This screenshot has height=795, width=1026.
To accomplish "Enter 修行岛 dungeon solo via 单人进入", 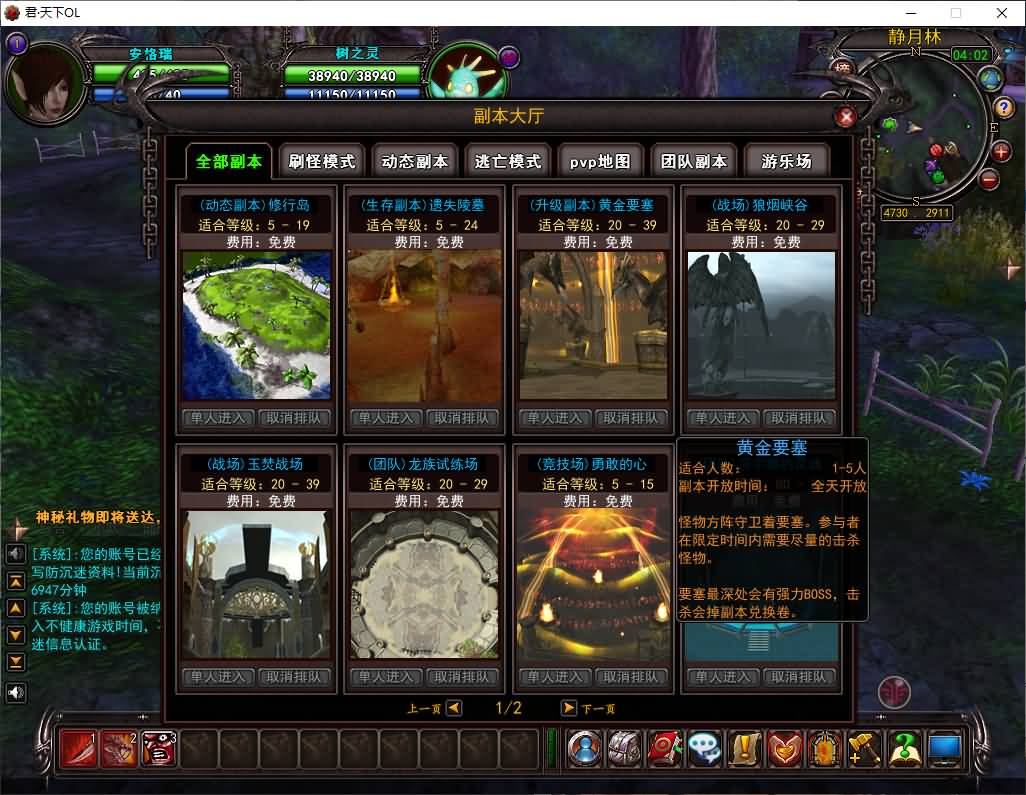I will point(217,418).
